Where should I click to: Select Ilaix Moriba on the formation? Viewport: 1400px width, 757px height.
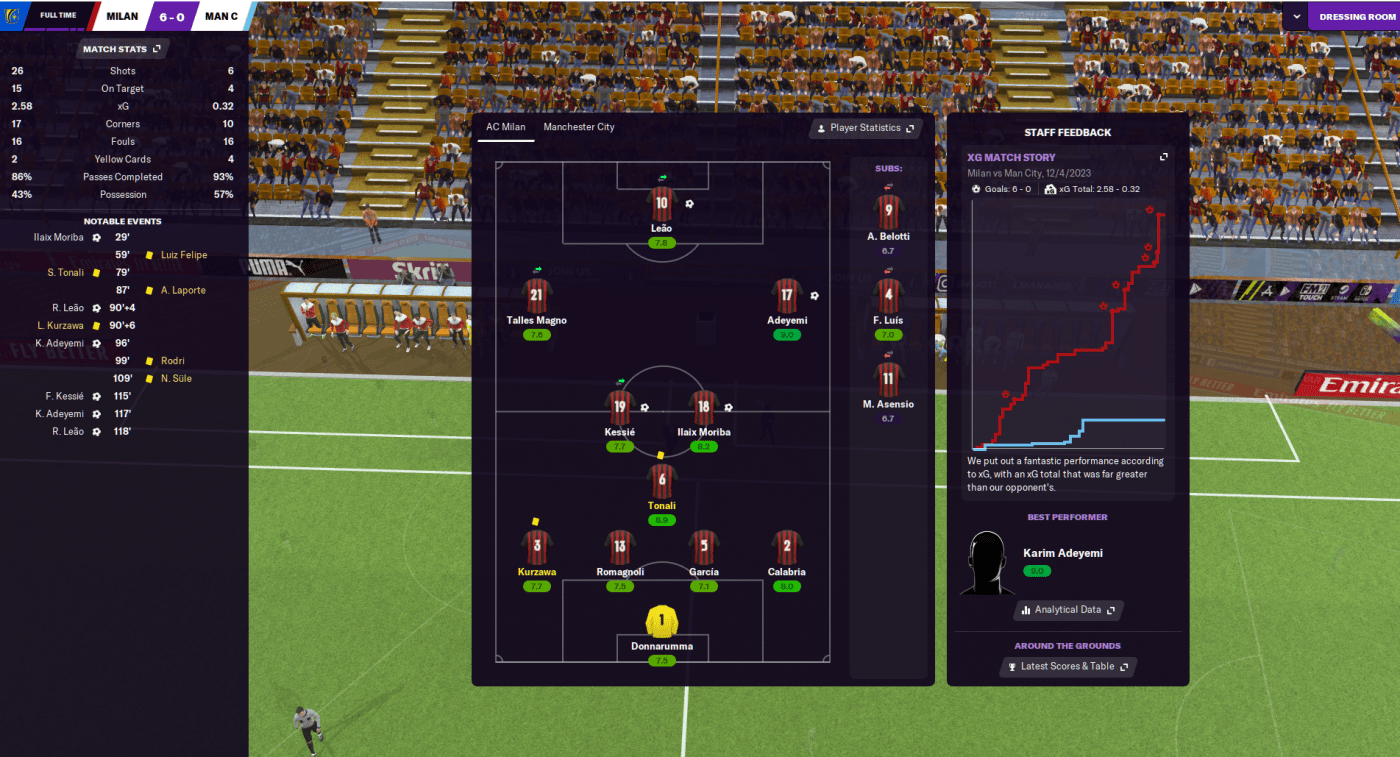tap(703, 408)
